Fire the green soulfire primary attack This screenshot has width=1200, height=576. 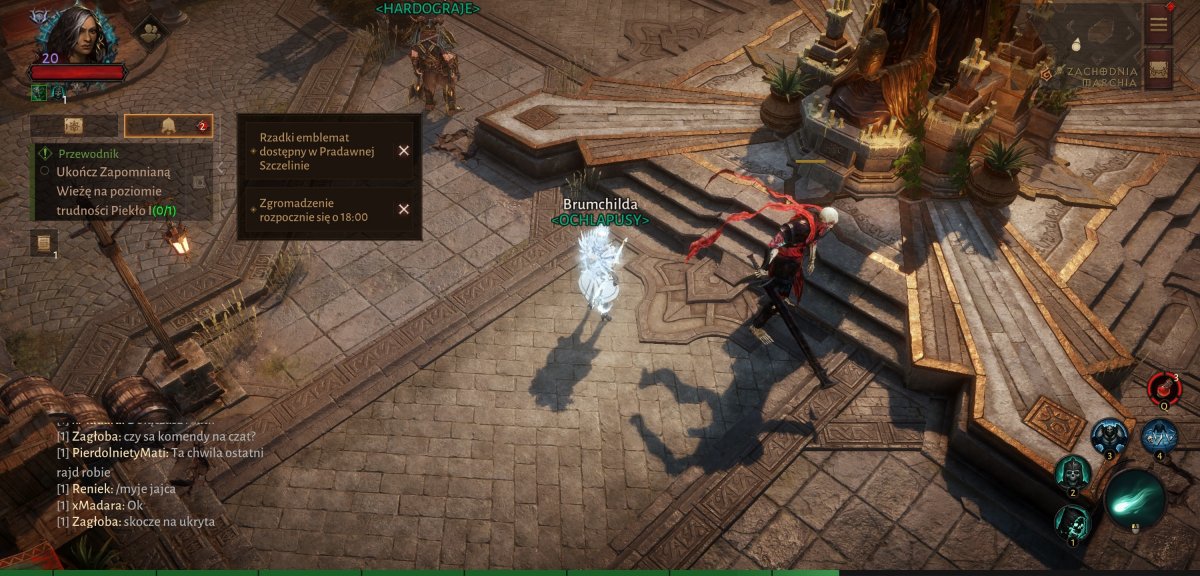pyautogui.click(x=1134, y=498)
